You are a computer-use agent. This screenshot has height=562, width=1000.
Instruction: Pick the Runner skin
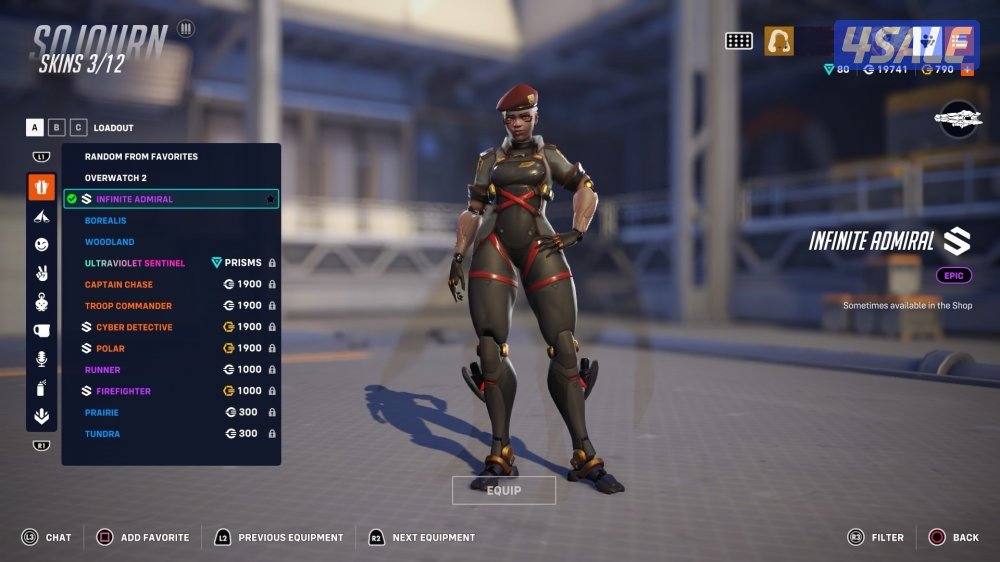tap(103, 370)
